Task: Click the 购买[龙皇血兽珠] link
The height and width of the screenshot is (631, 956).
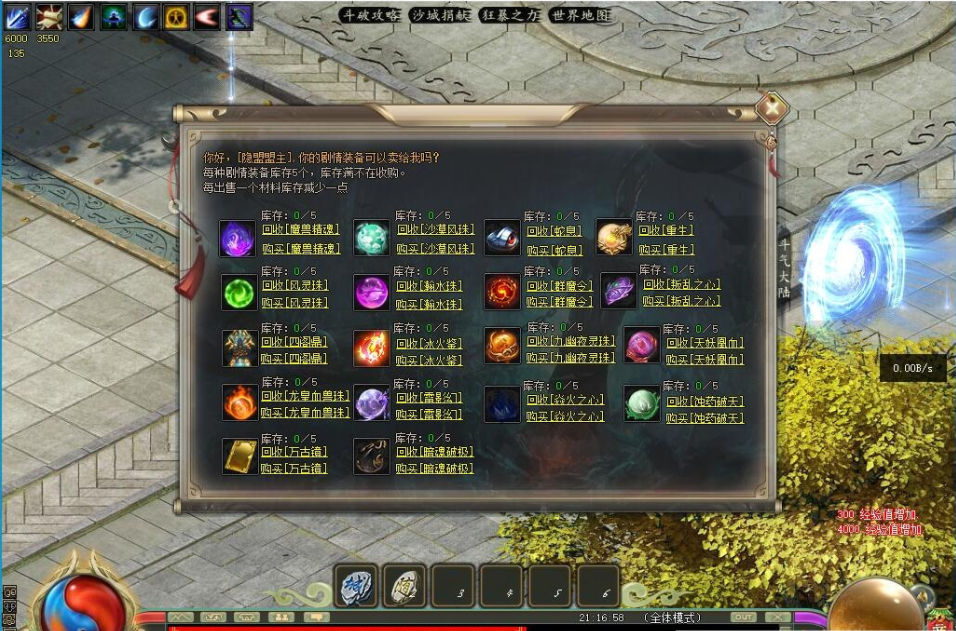Action: 305,412
